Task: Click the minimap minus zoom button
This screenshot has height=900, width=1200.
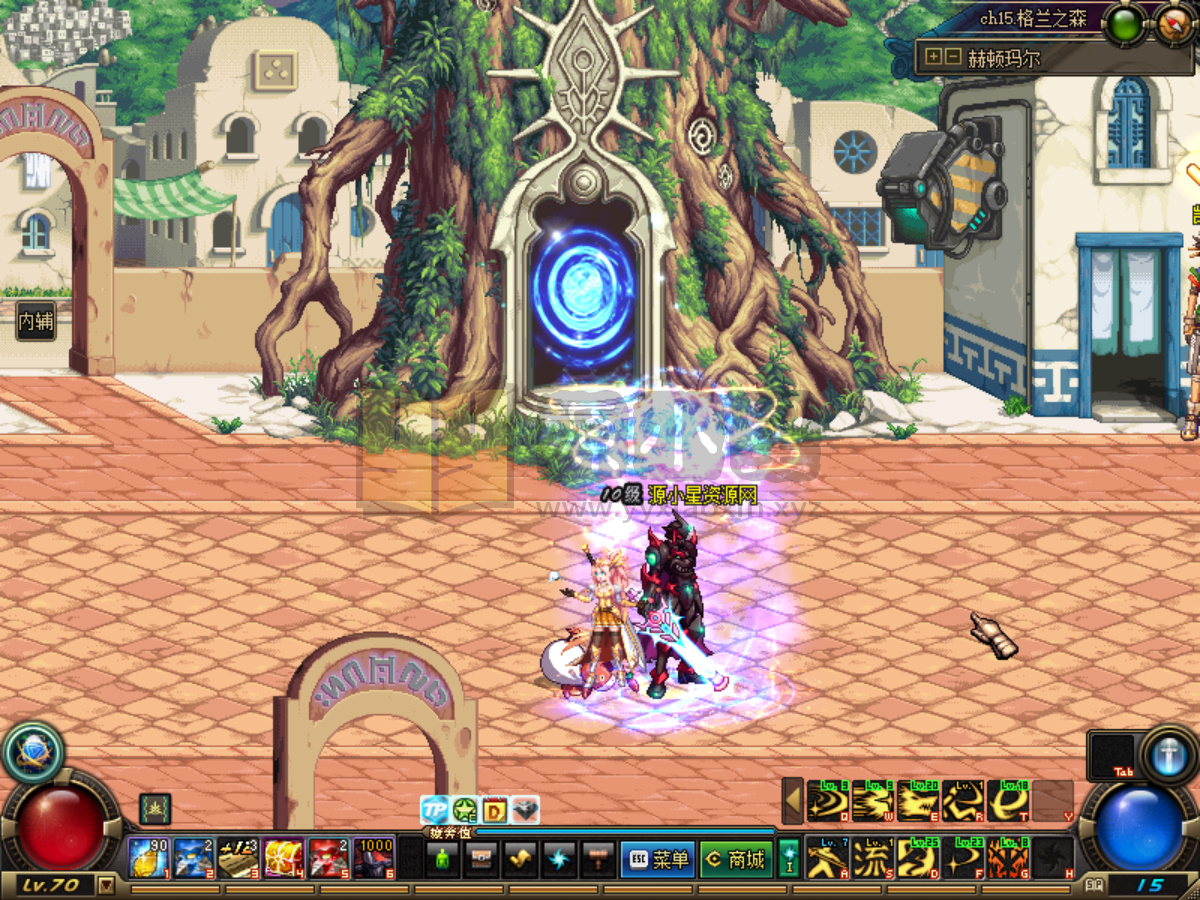Action: click(x=952, y=57)
